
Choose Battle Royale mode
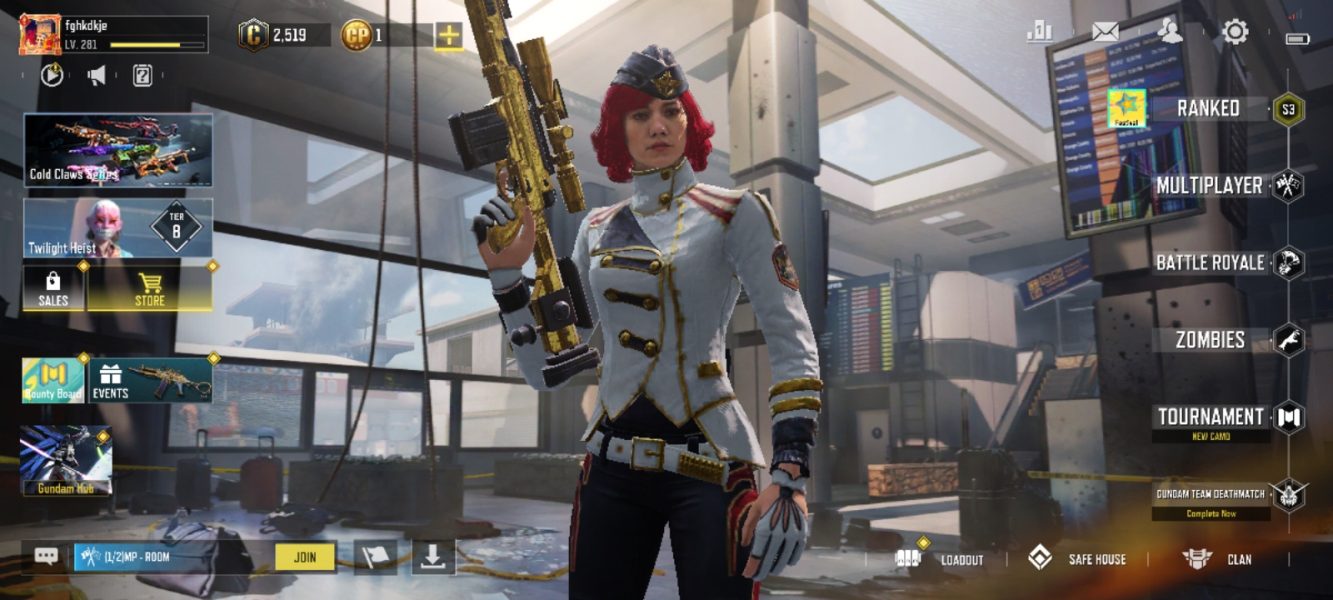point(1210,263)
